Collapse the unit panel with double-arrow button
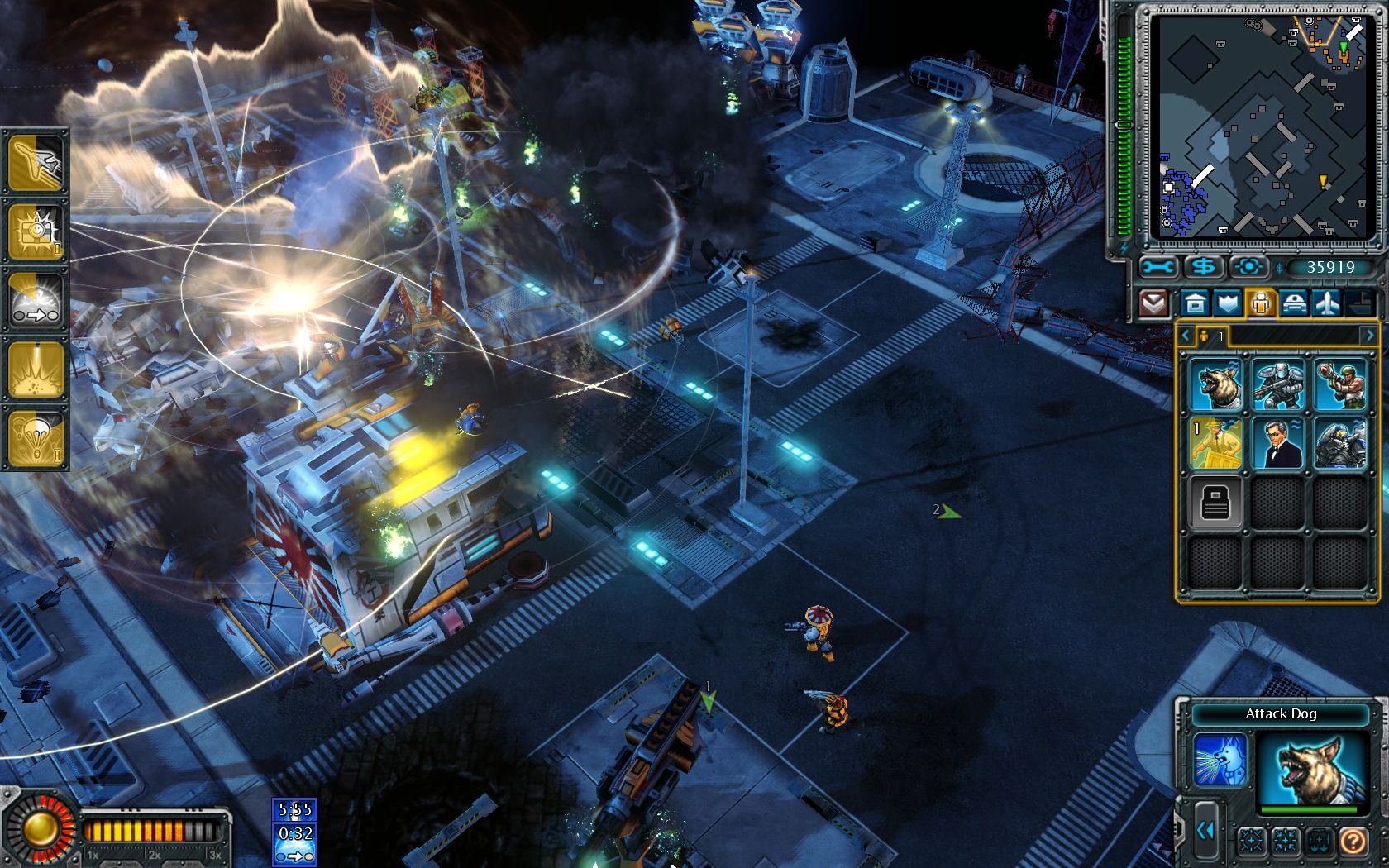The height and width of the screenshot is (868, 1389). click(x=1205, y=832)
